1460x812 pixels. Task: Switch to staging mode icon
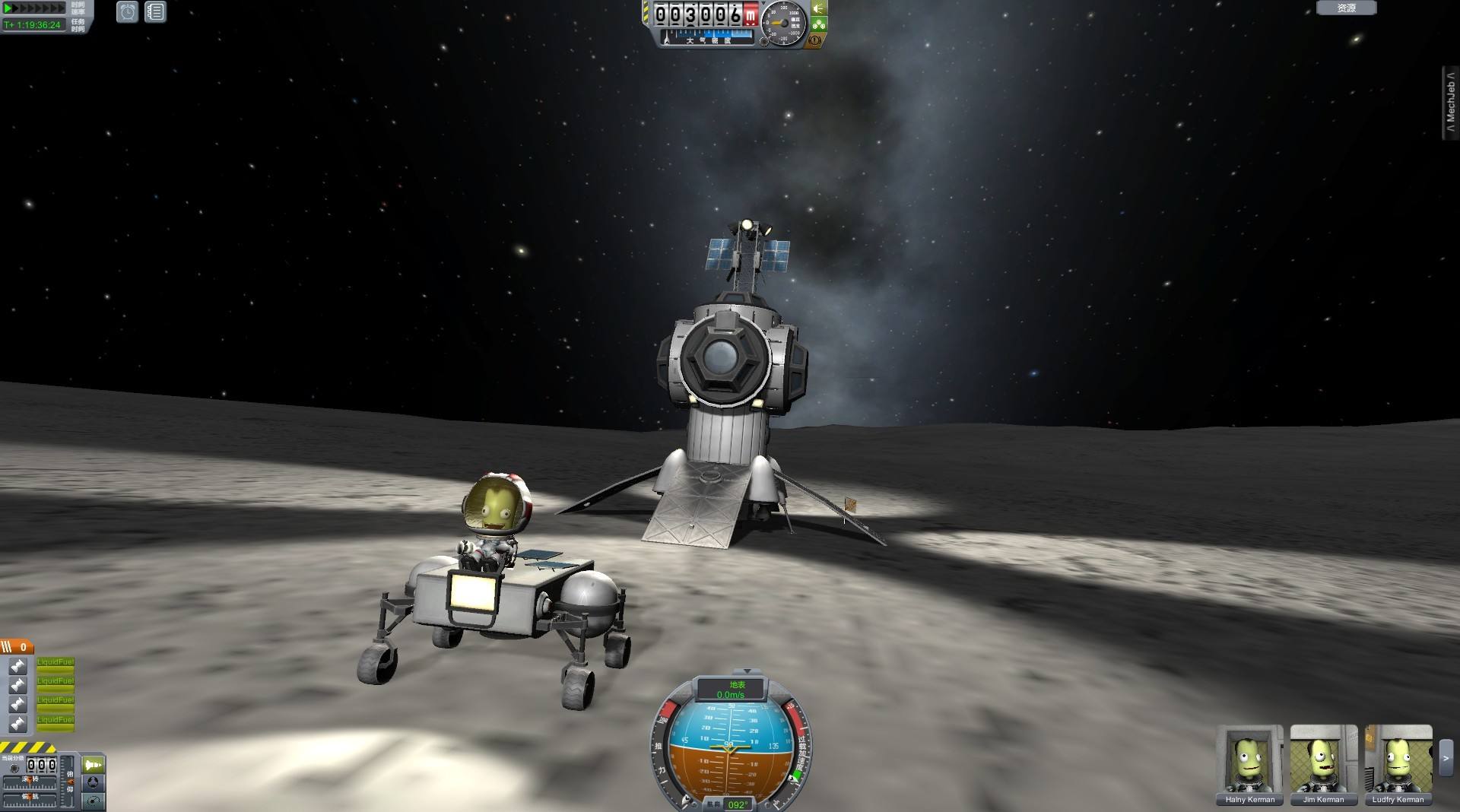94,764
